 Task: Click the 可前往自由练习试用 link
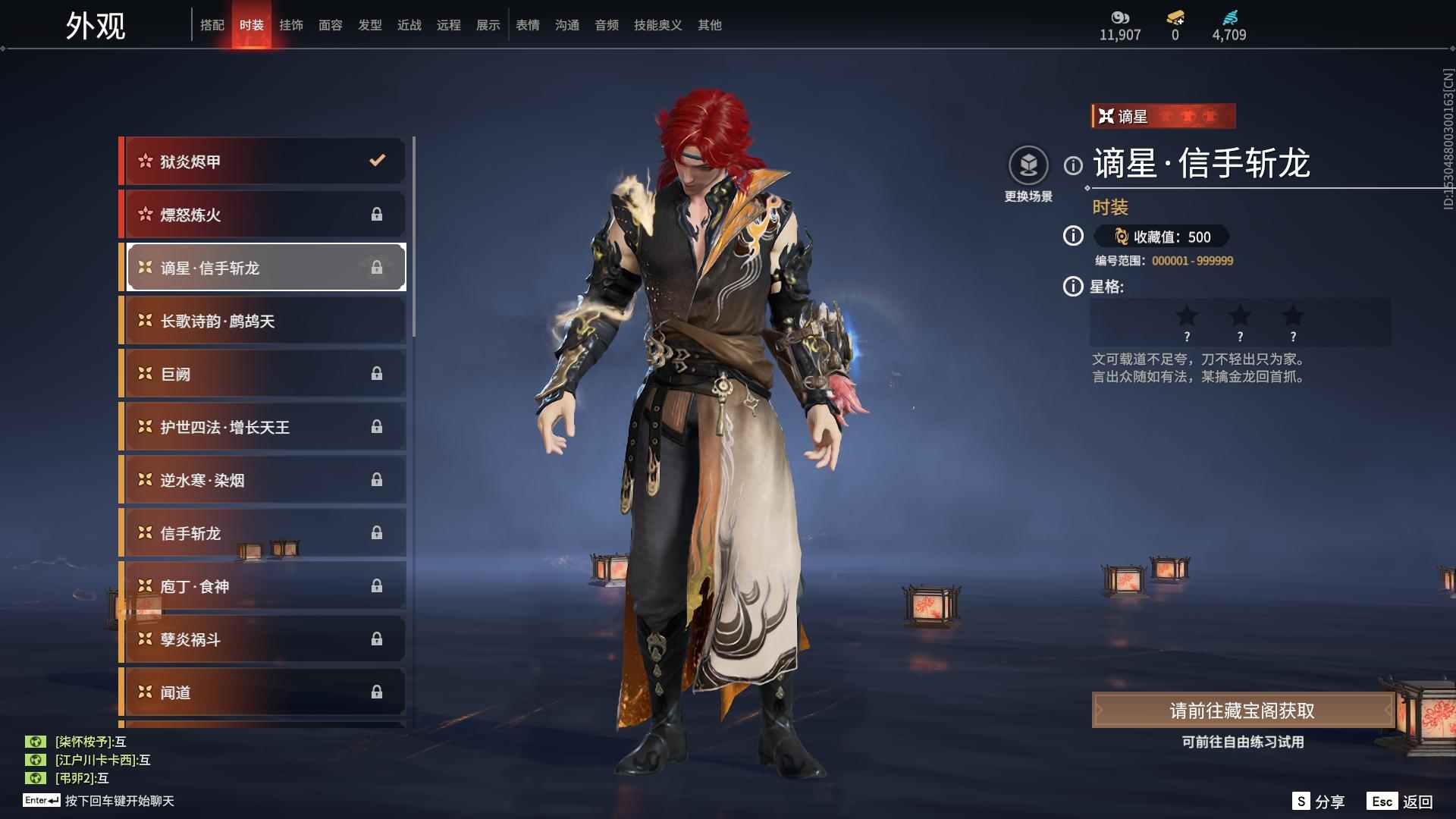[1242, 742]
